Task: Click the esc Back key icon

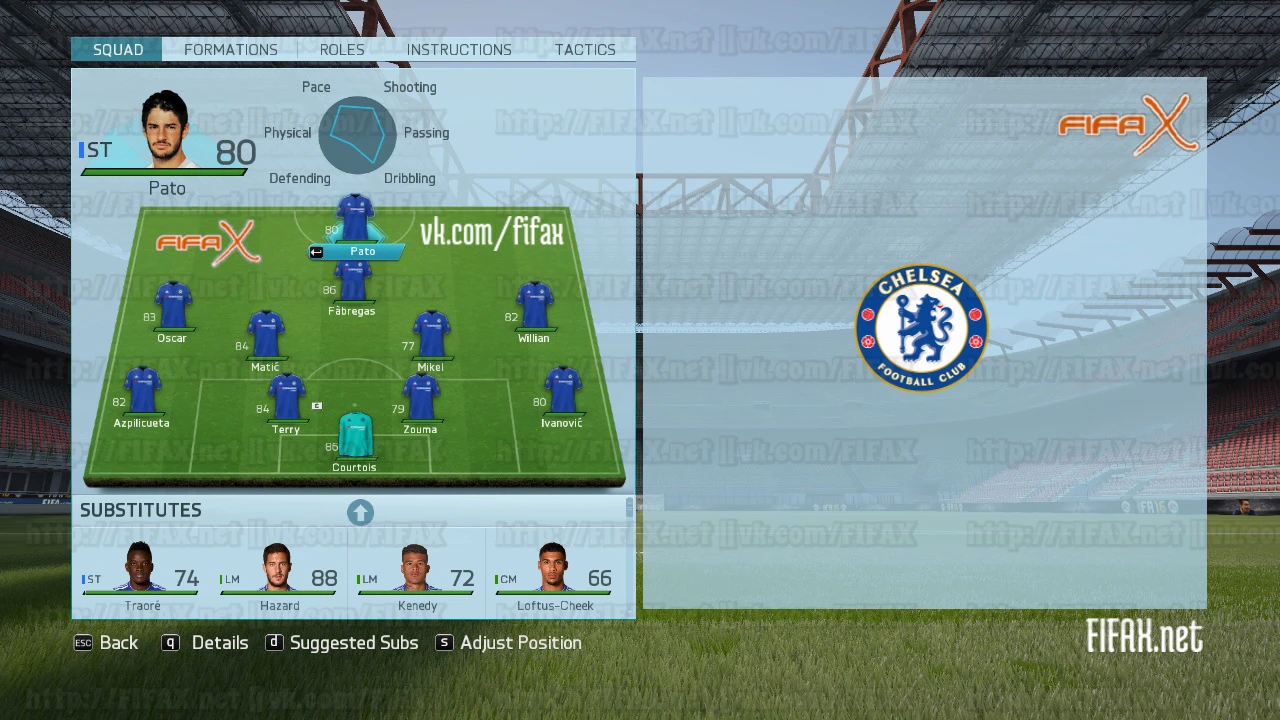Action: pos(83,643)
